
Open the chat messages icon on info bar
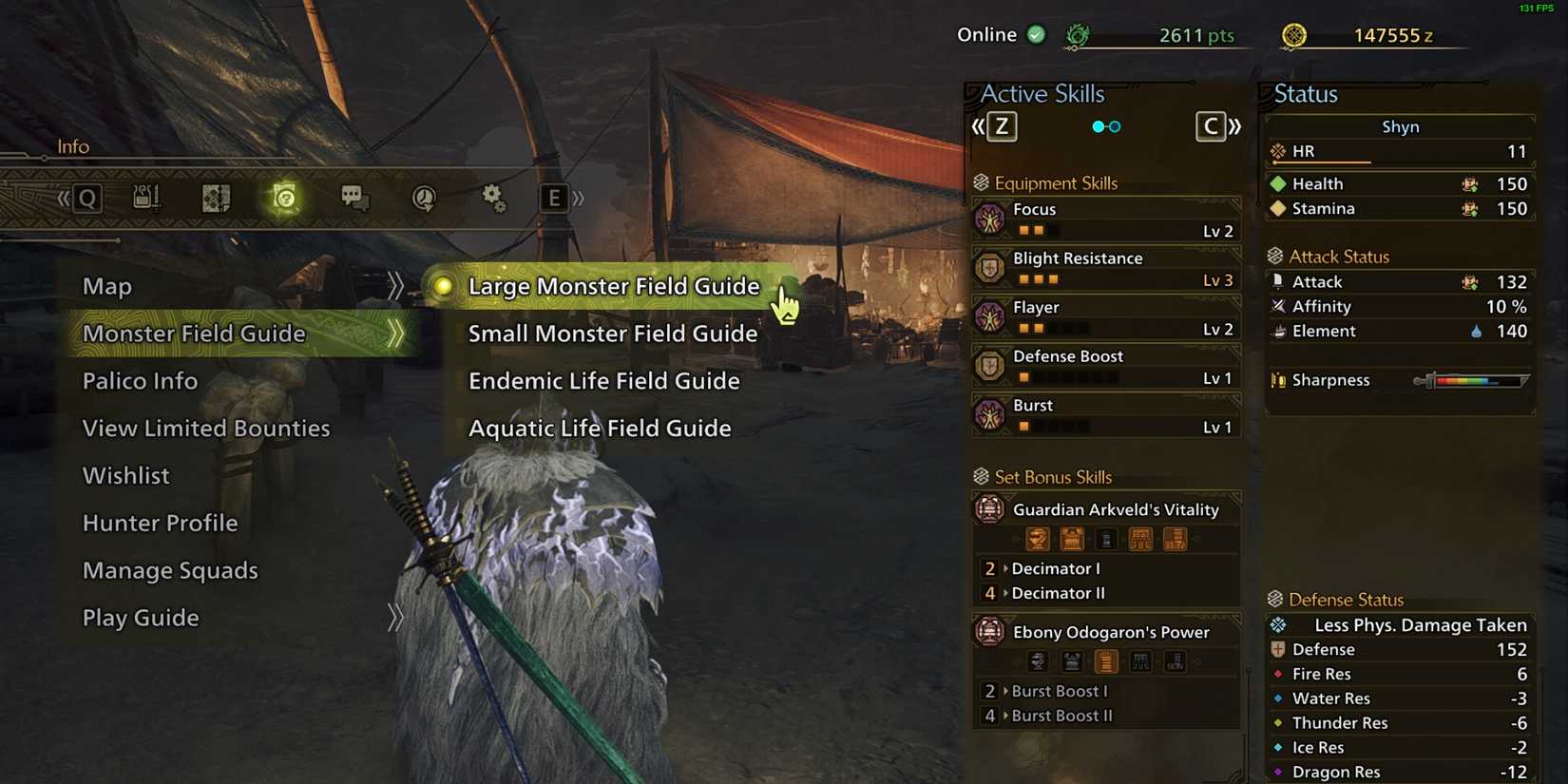(354, 197)
